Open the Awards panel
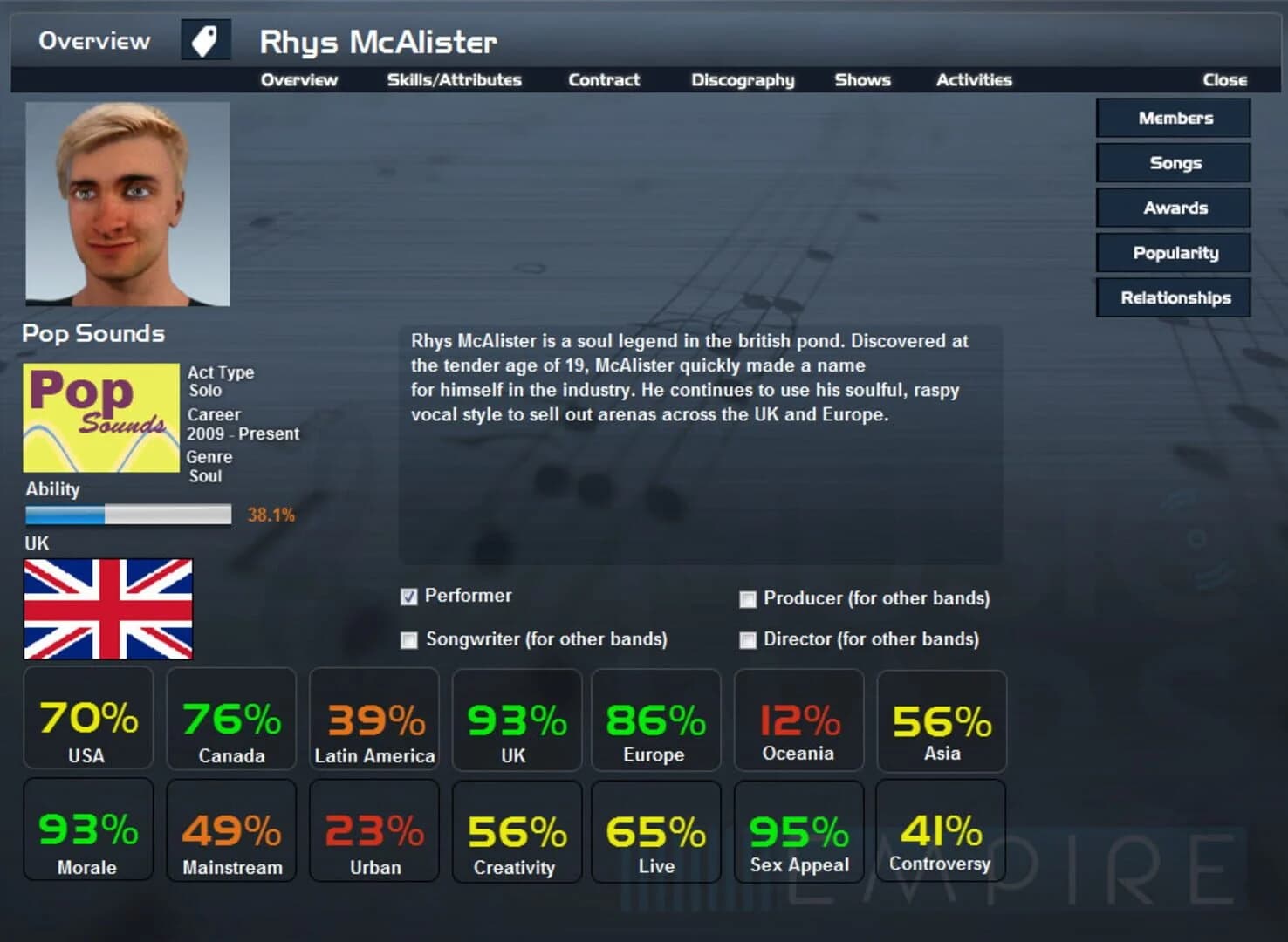This screenshot has height=942, width=1288. click(1173, 208)
